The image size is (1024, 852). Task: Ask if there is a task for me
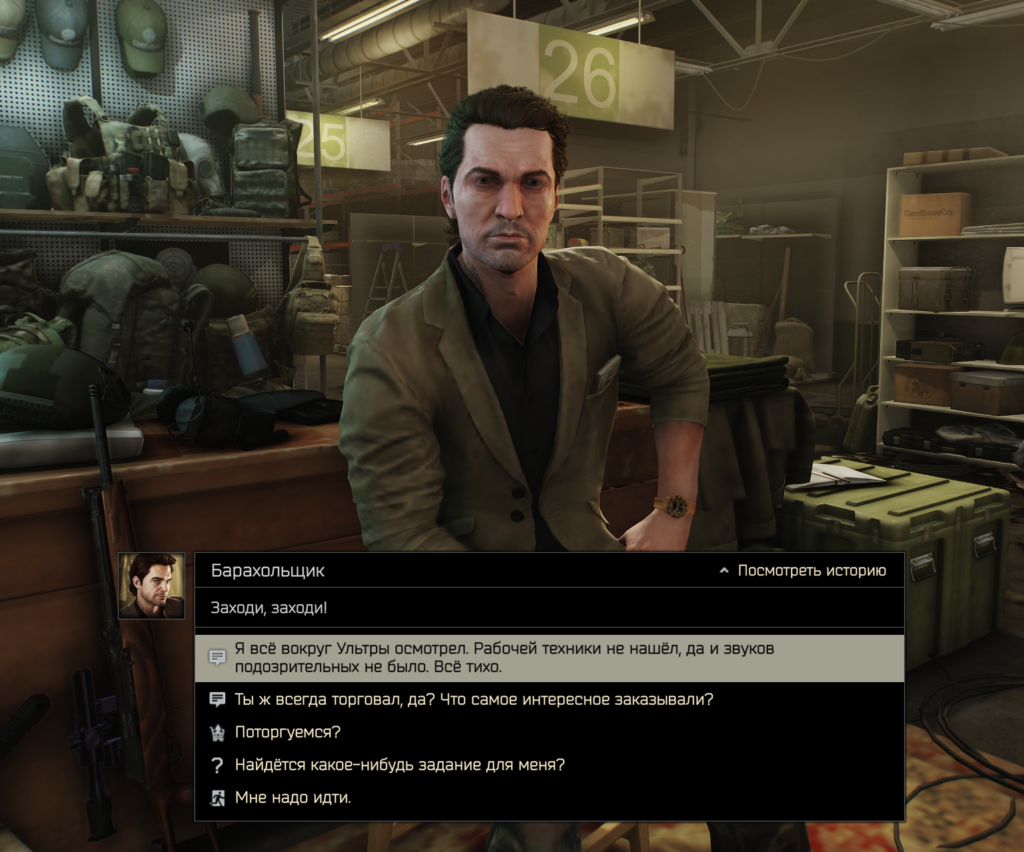pos(400,765)
